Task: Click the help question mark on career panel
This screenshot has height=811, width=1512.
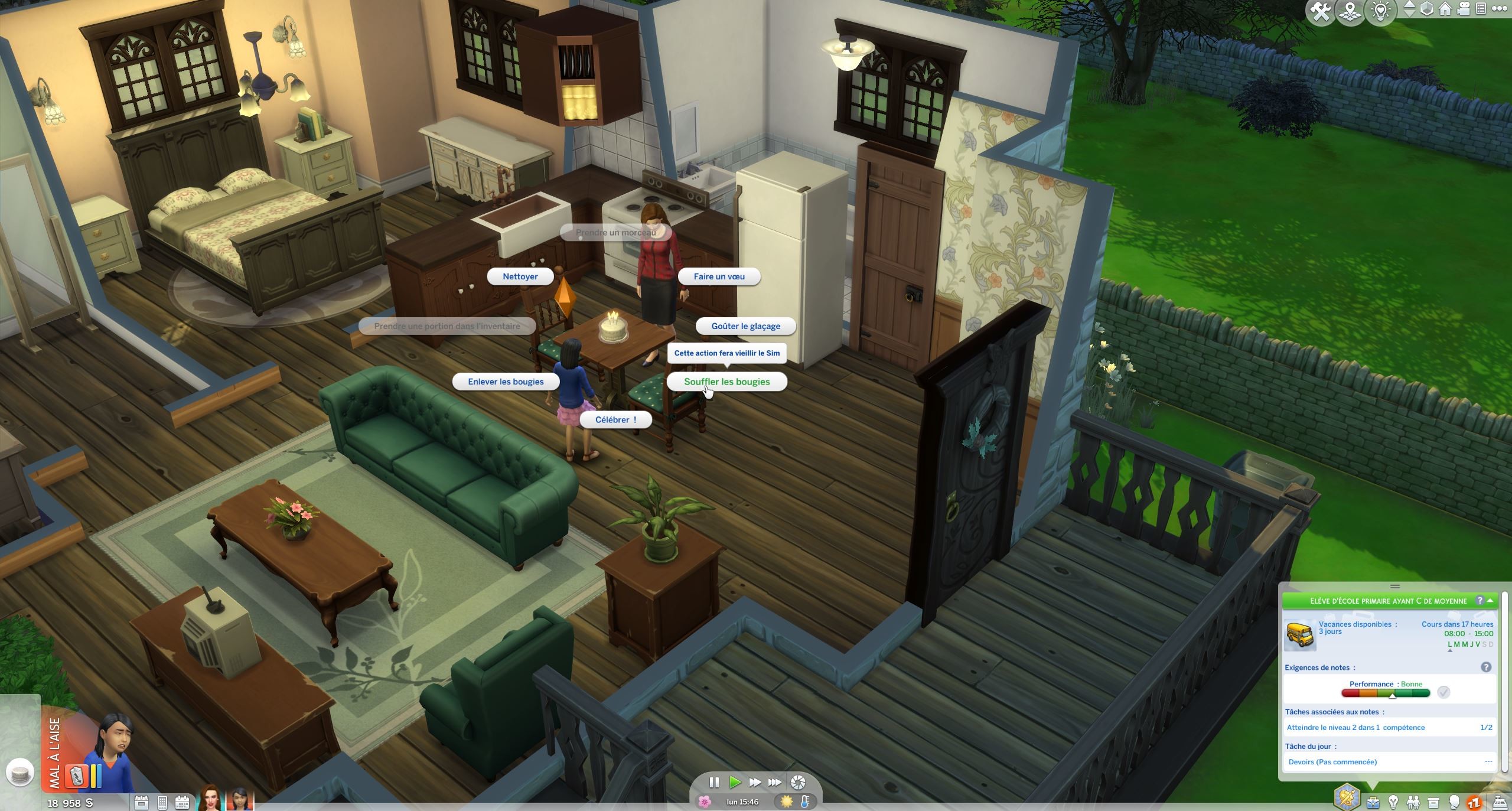Action: 1481,601
